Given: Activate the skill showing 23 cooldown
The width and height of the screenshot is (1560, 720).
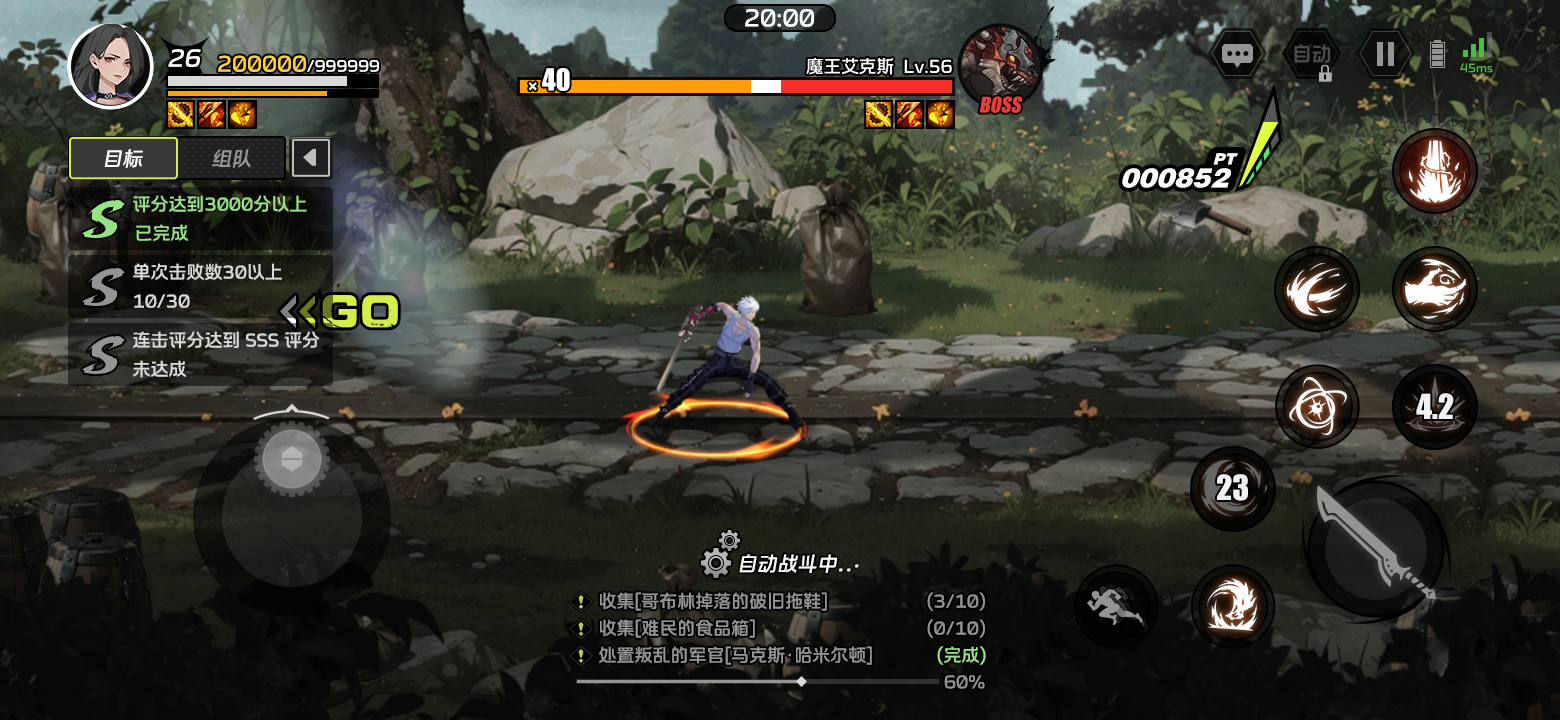Looking at the screenshot, I should pos(1232,488).
